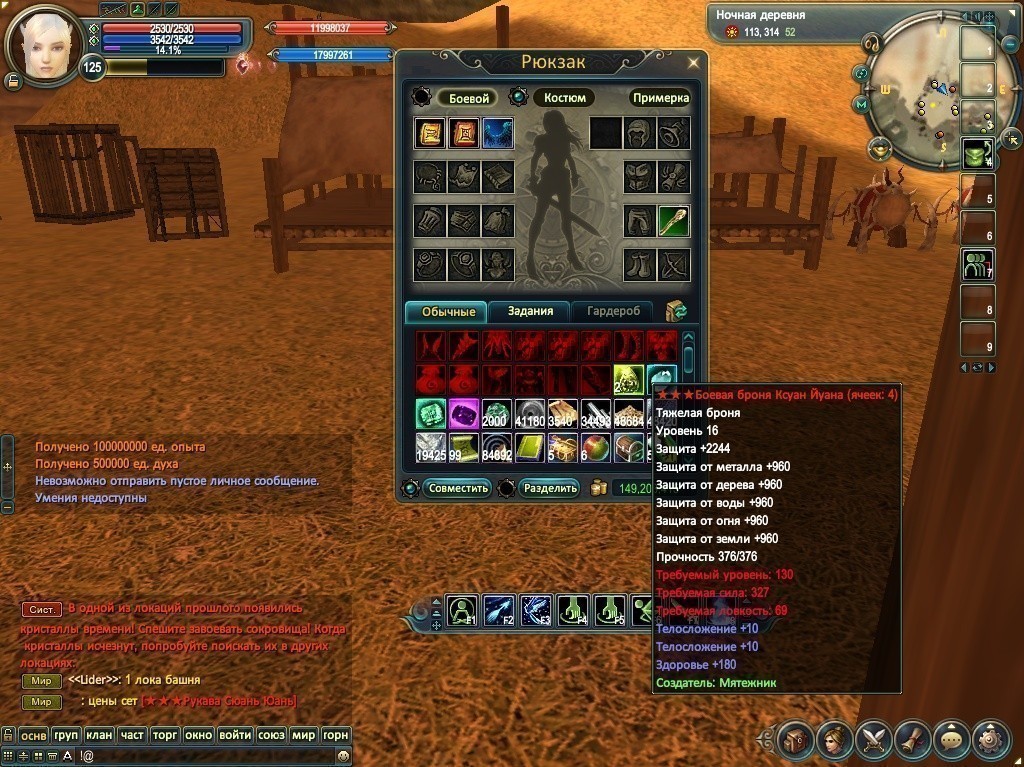1024x767 pixels.
Task: Select the equipped green staff weapon slot
Action: 673,221
